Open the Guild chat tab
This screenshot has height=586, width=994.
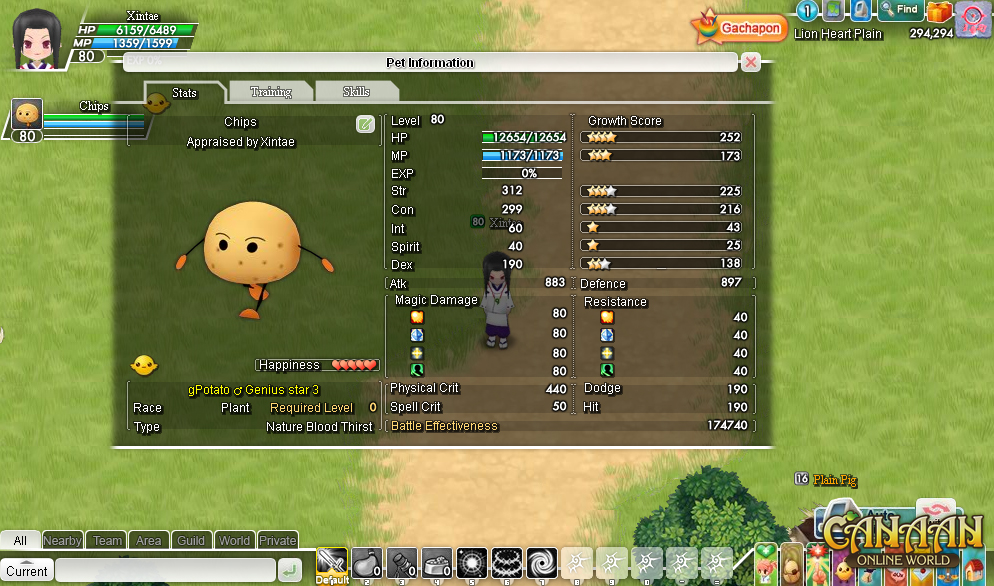[191, 541]
